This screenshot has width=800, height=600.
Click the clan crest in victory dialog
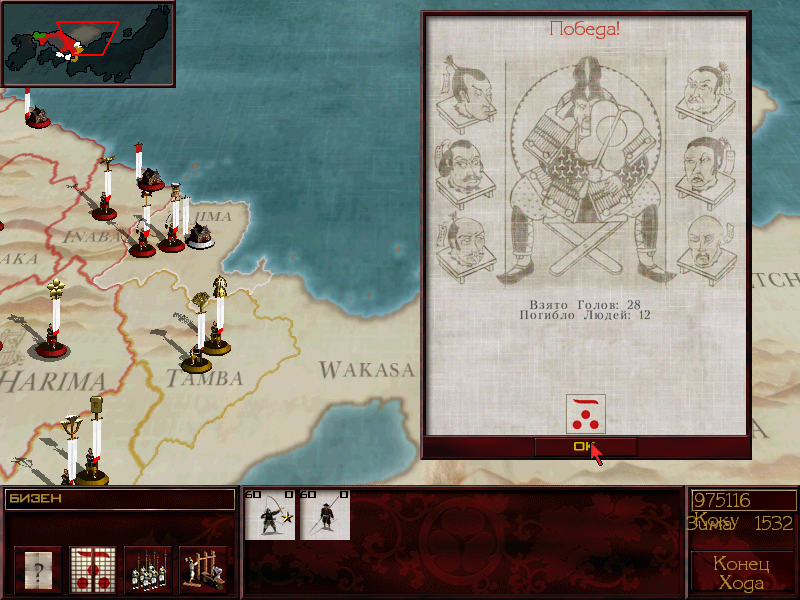click(585, 413)
